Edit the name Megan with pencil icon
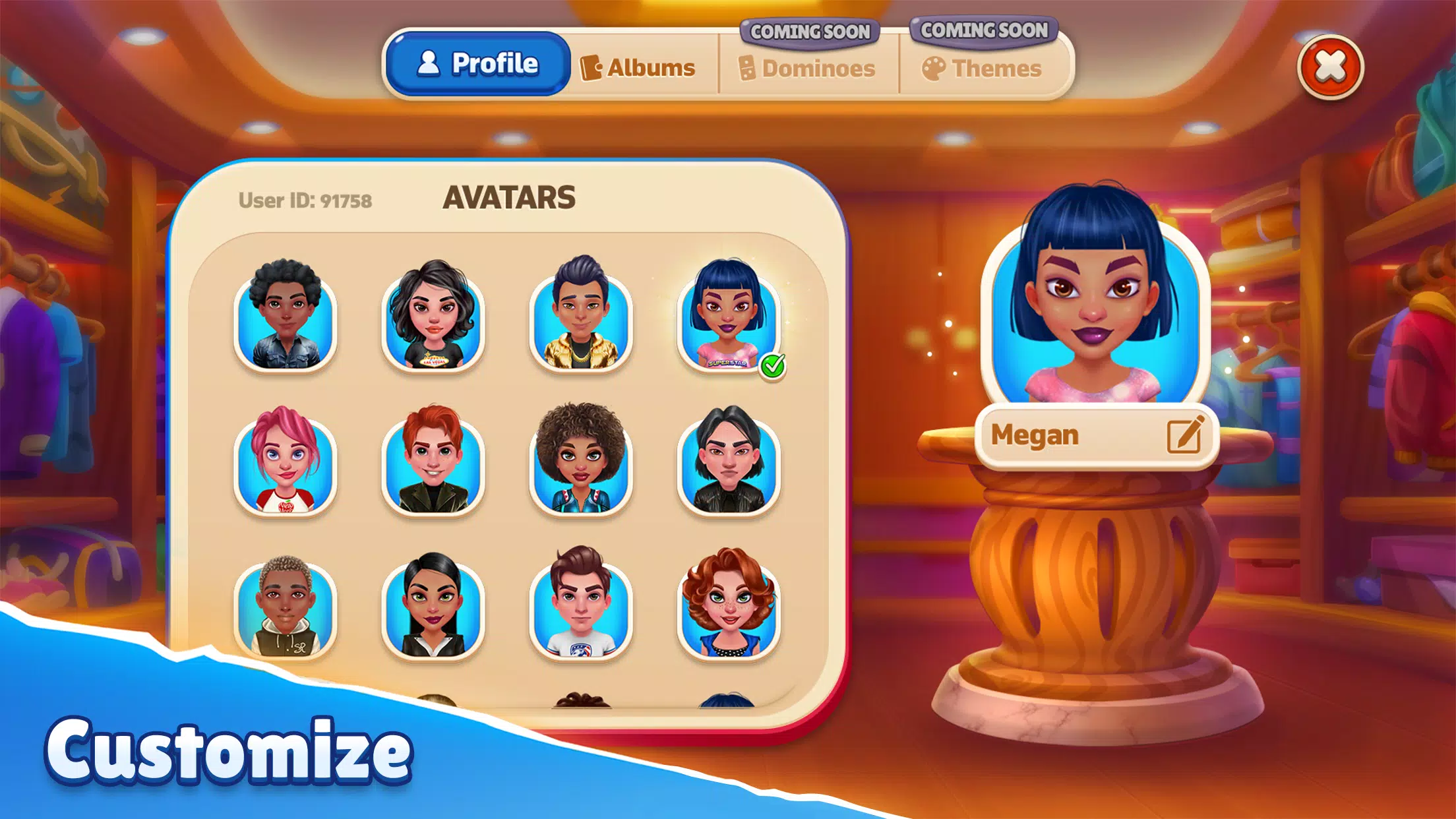Viewport: 1456px width, 819px height. (1185, 435)
